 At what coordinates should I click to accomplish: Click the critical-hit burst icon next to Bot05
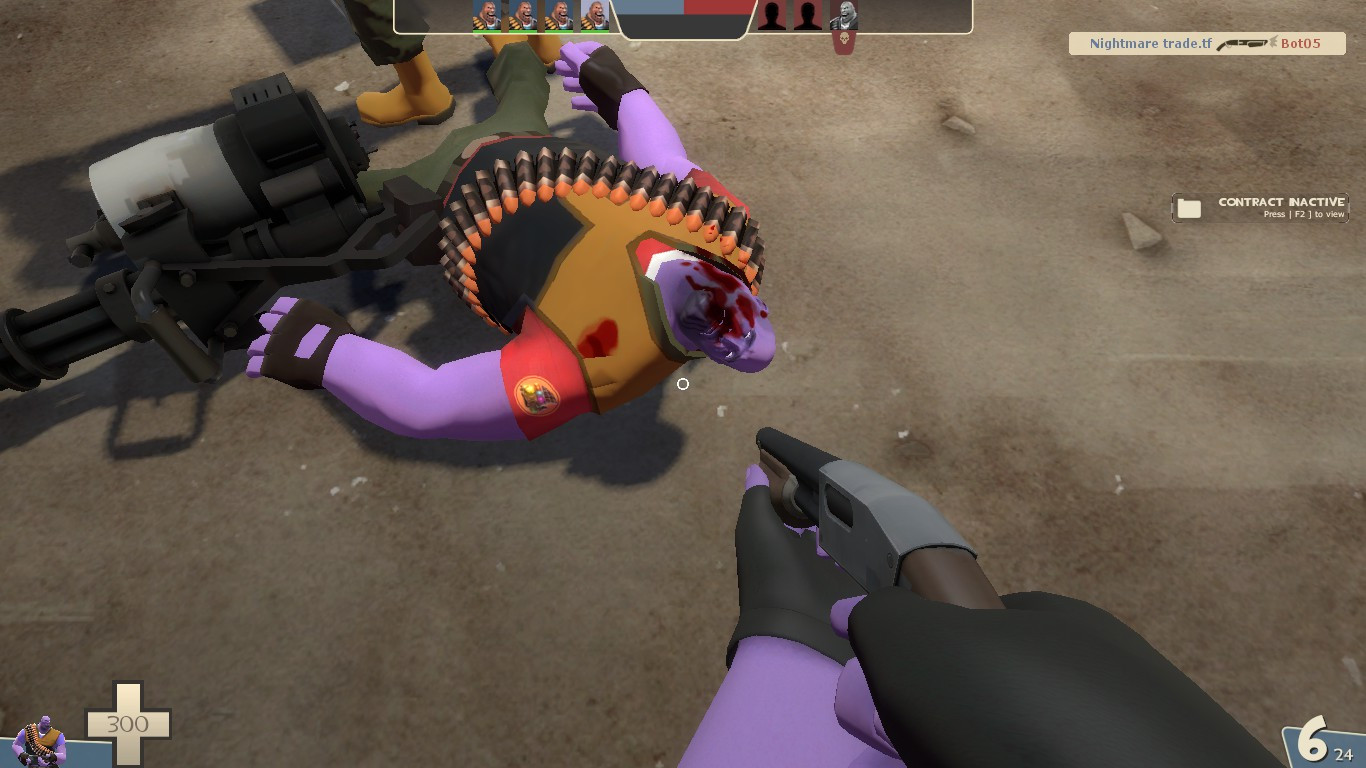(x=1272, y=44)
